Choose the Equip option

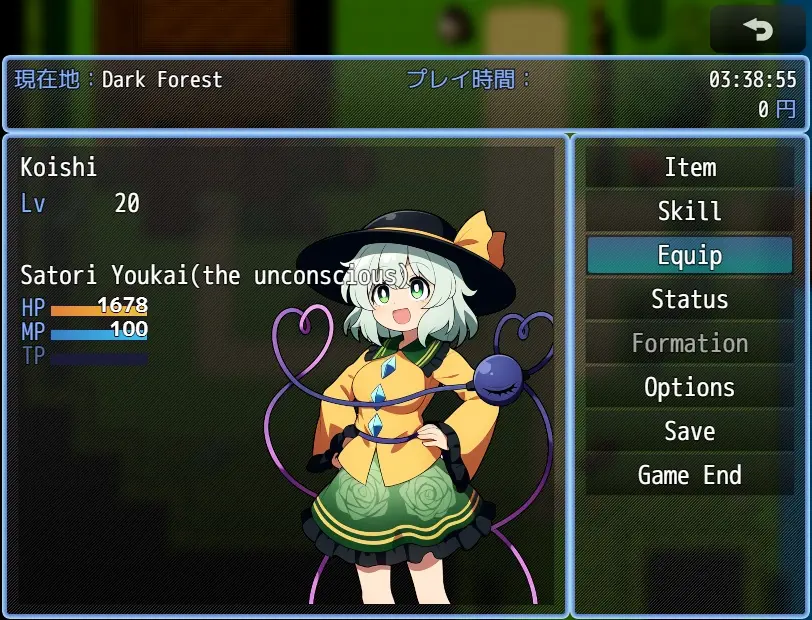pyautogui.click(x=690, y=255)
